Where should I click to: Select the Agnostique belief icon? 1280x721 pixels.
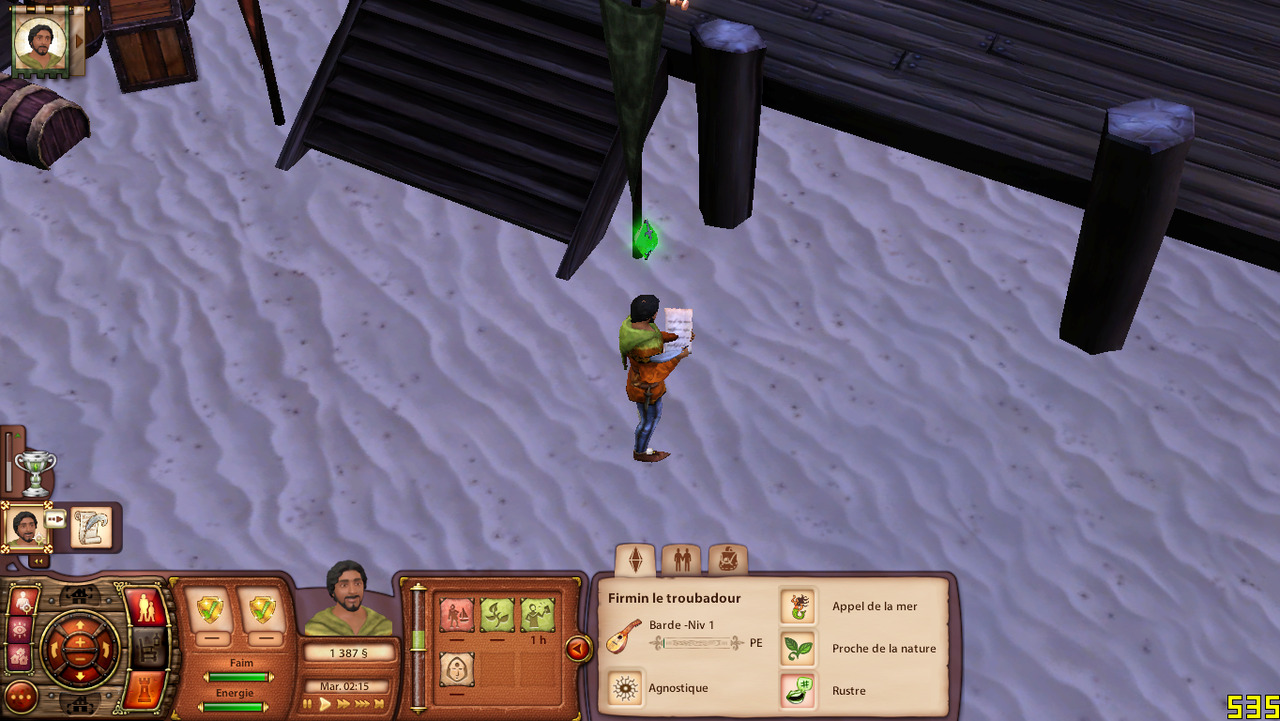pos(626,689)
